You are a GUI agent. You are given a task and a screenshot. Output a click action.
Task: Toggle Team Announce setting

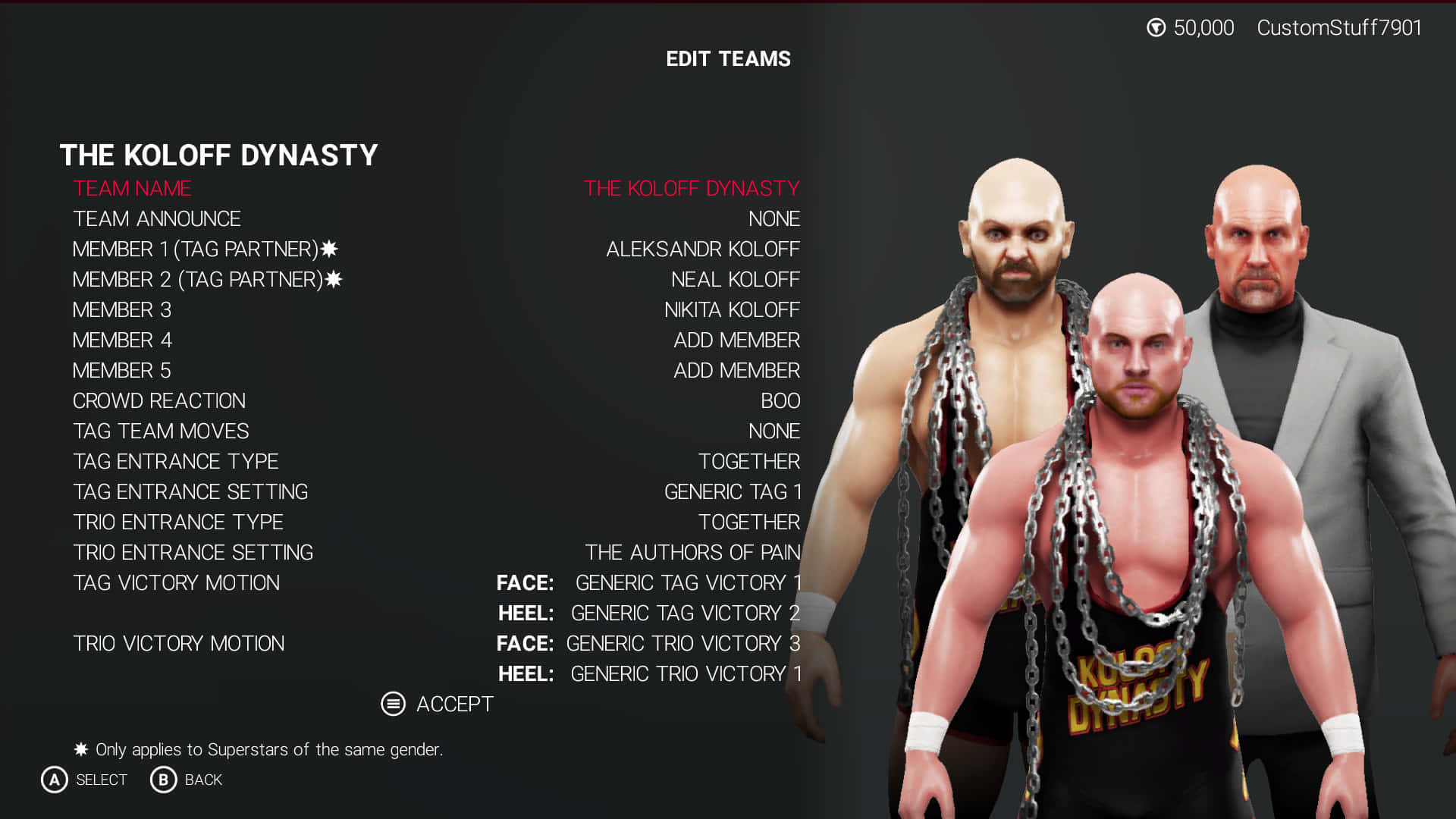pos(773,218)
